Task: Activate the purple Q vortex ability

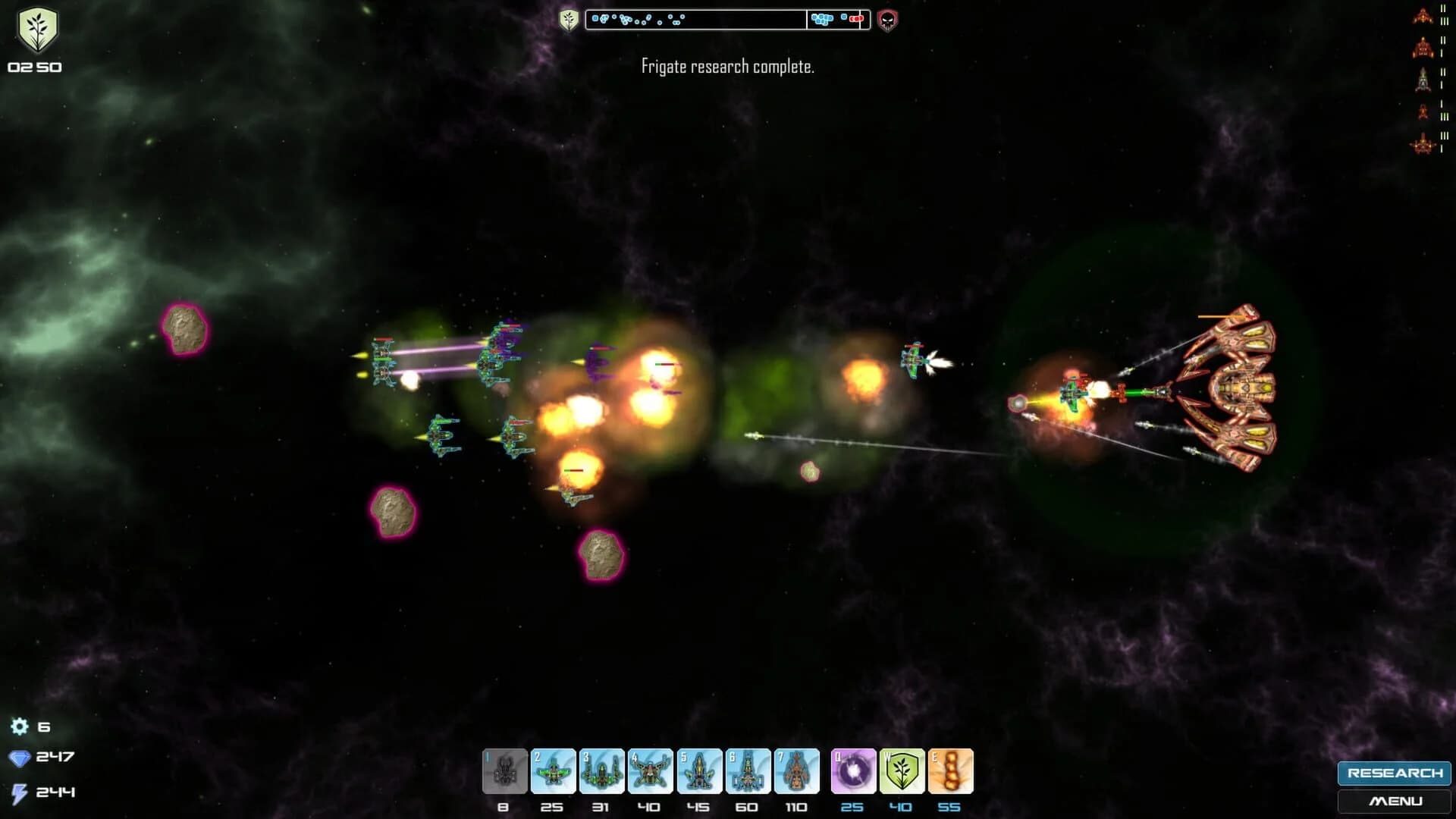Action: click(x=854, y=770)
